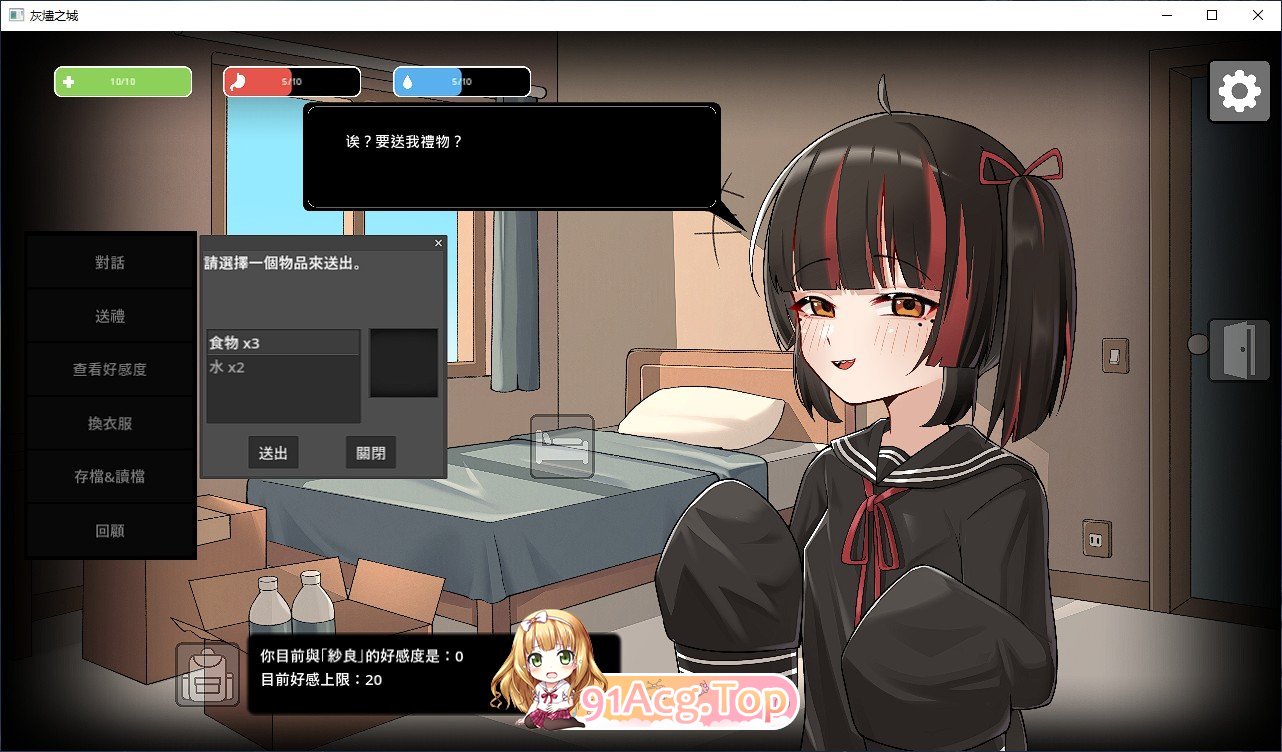Click the green 10/10 health progress bar
The height and width of the screenshot is (752, 1282).
coord(123,81)
